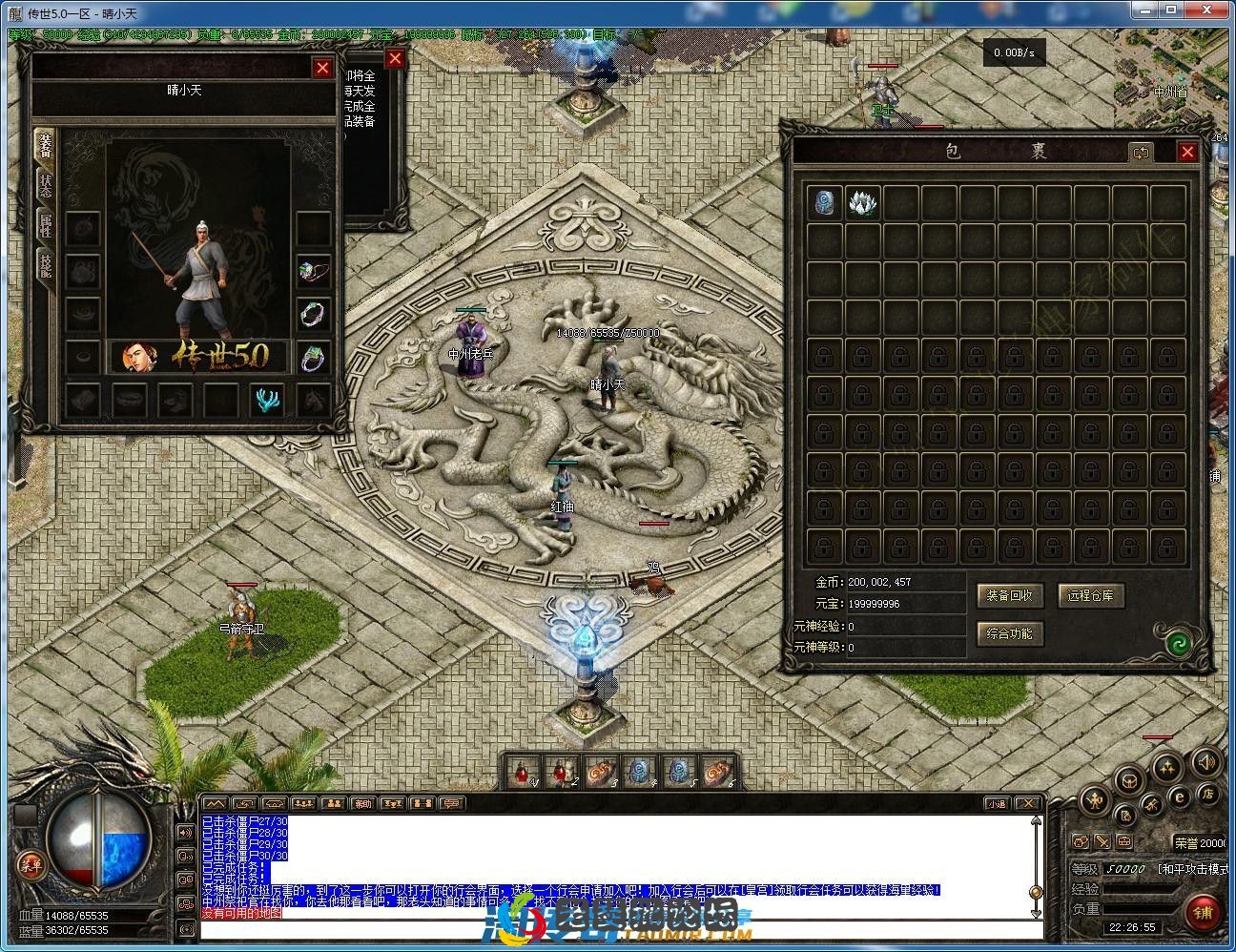
Task: Open the guild cube icon bottom right
Action: 1128,781
